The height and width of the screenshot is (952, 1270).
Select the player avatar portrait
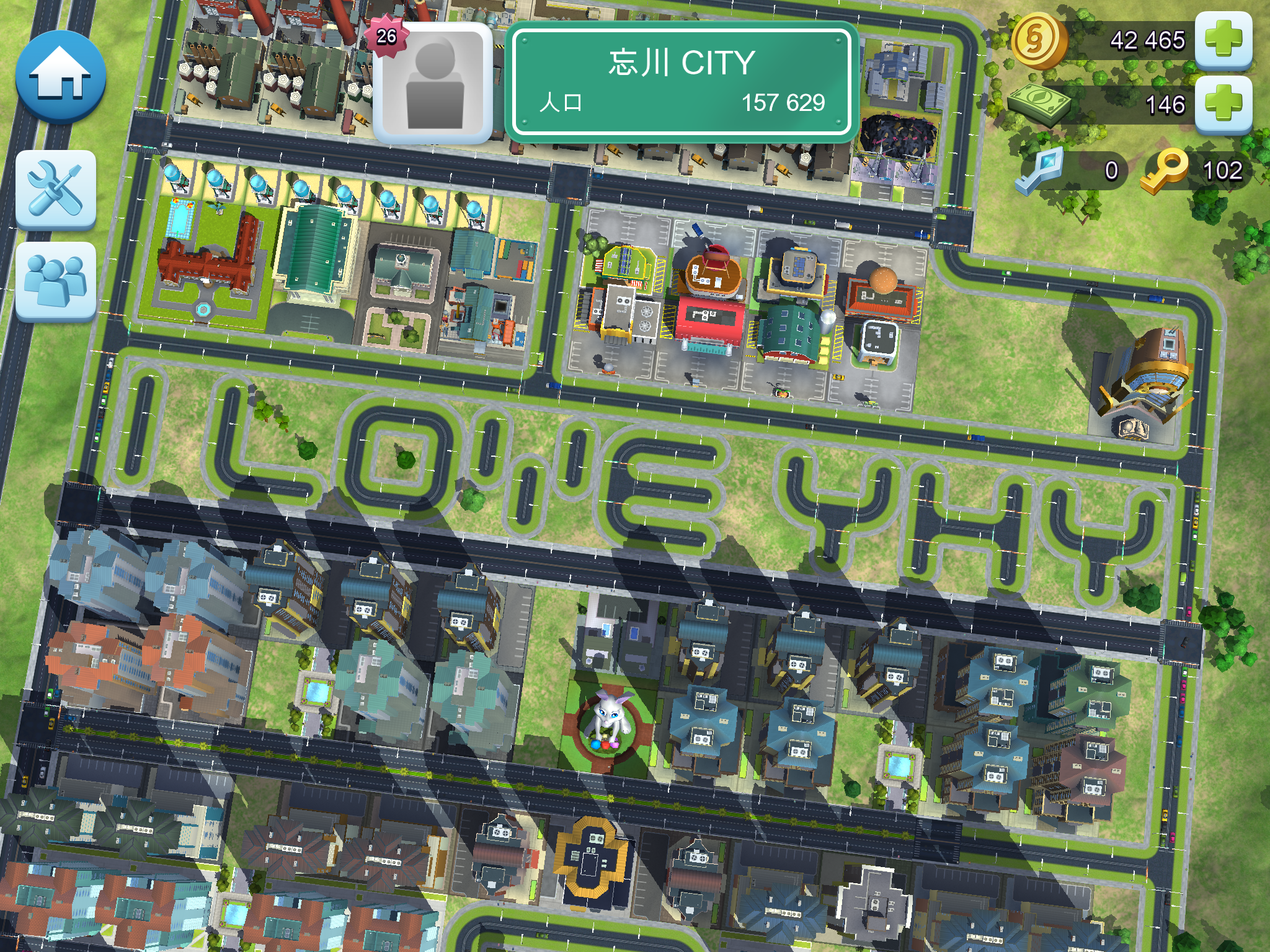coord(433,83)
